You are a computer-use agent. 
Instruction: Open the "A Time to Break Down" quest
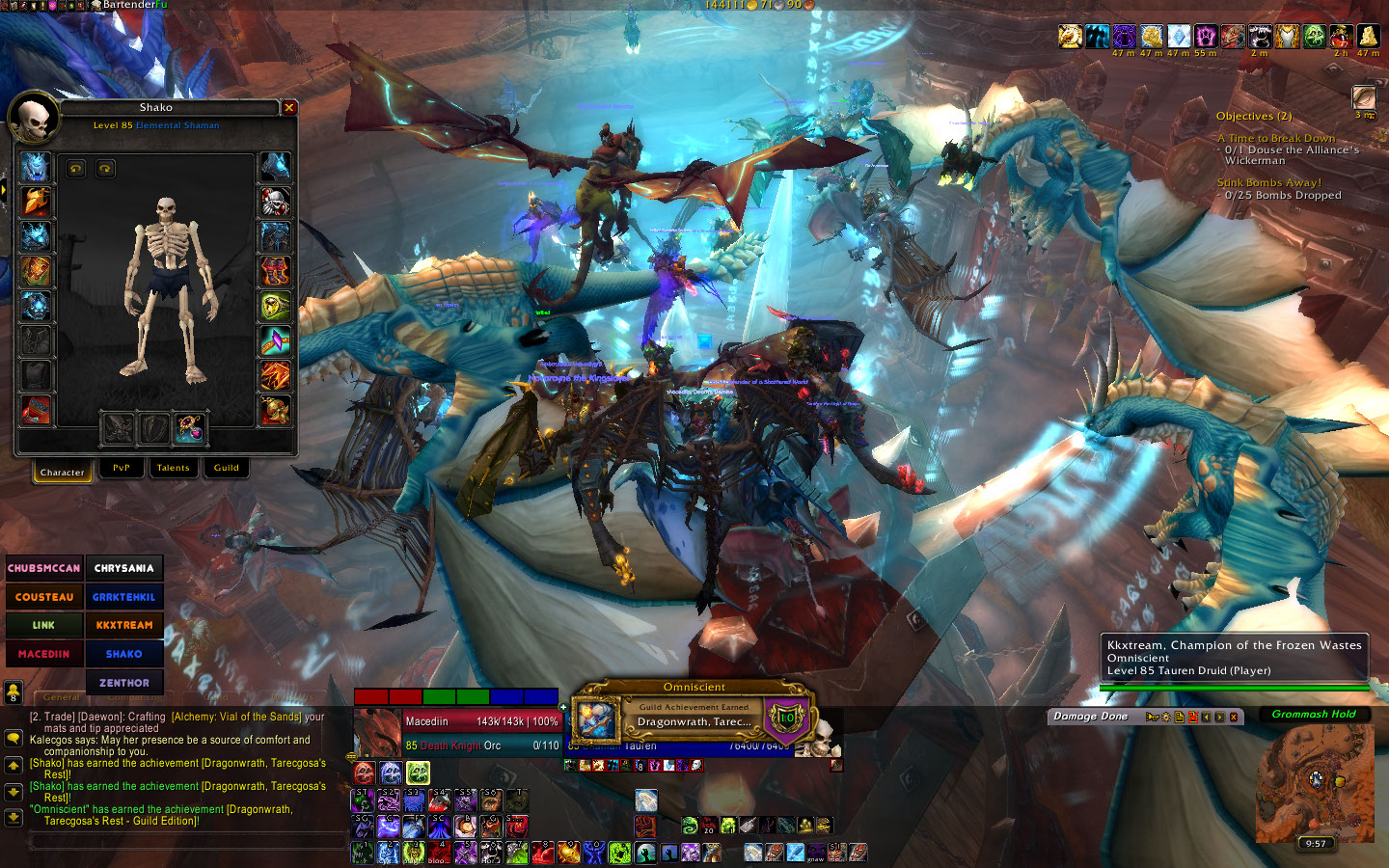pyautogui.click(x=1276, y=139)
